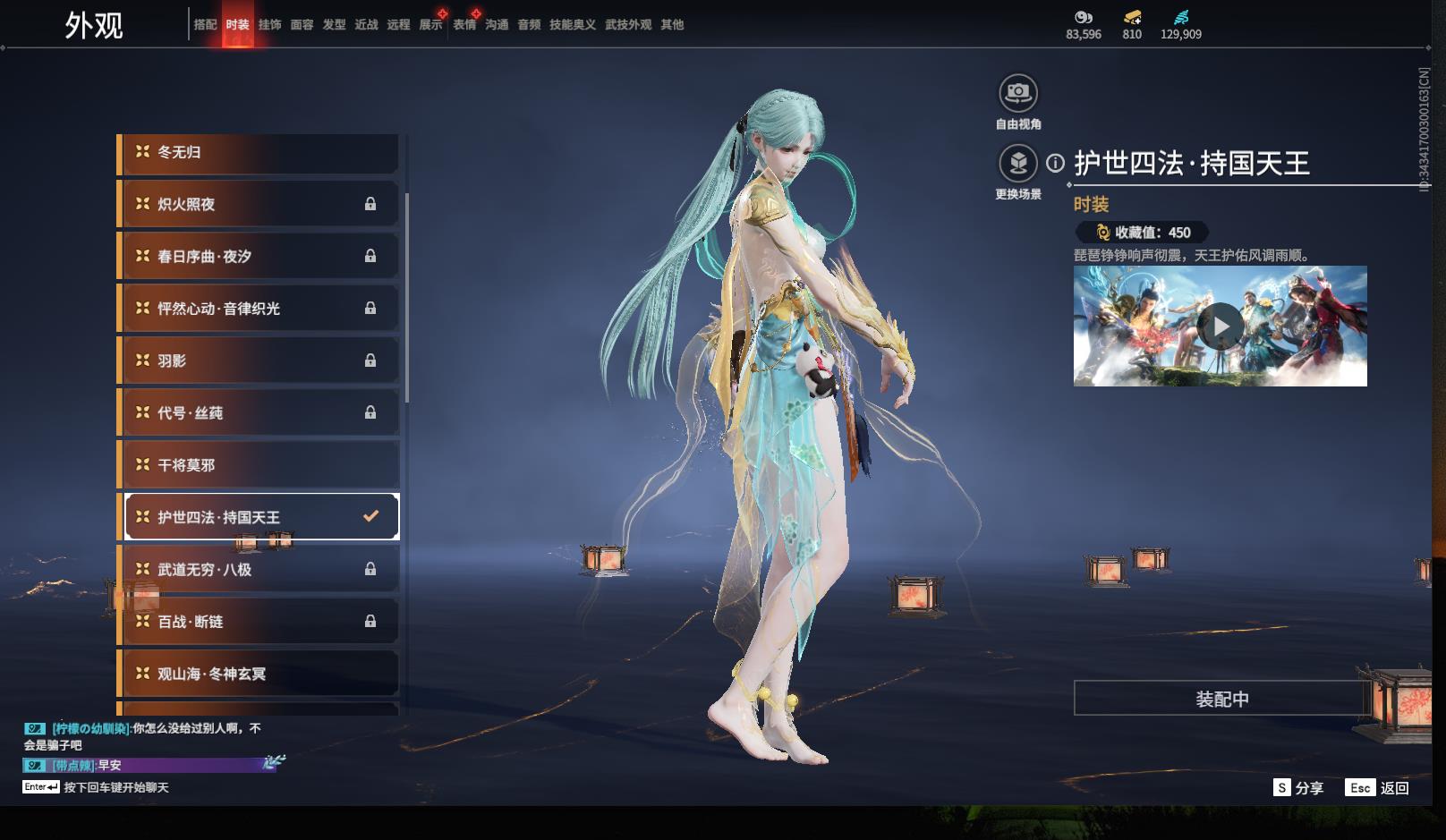Open the 挂饰 accessories tab

pos(269,25)
